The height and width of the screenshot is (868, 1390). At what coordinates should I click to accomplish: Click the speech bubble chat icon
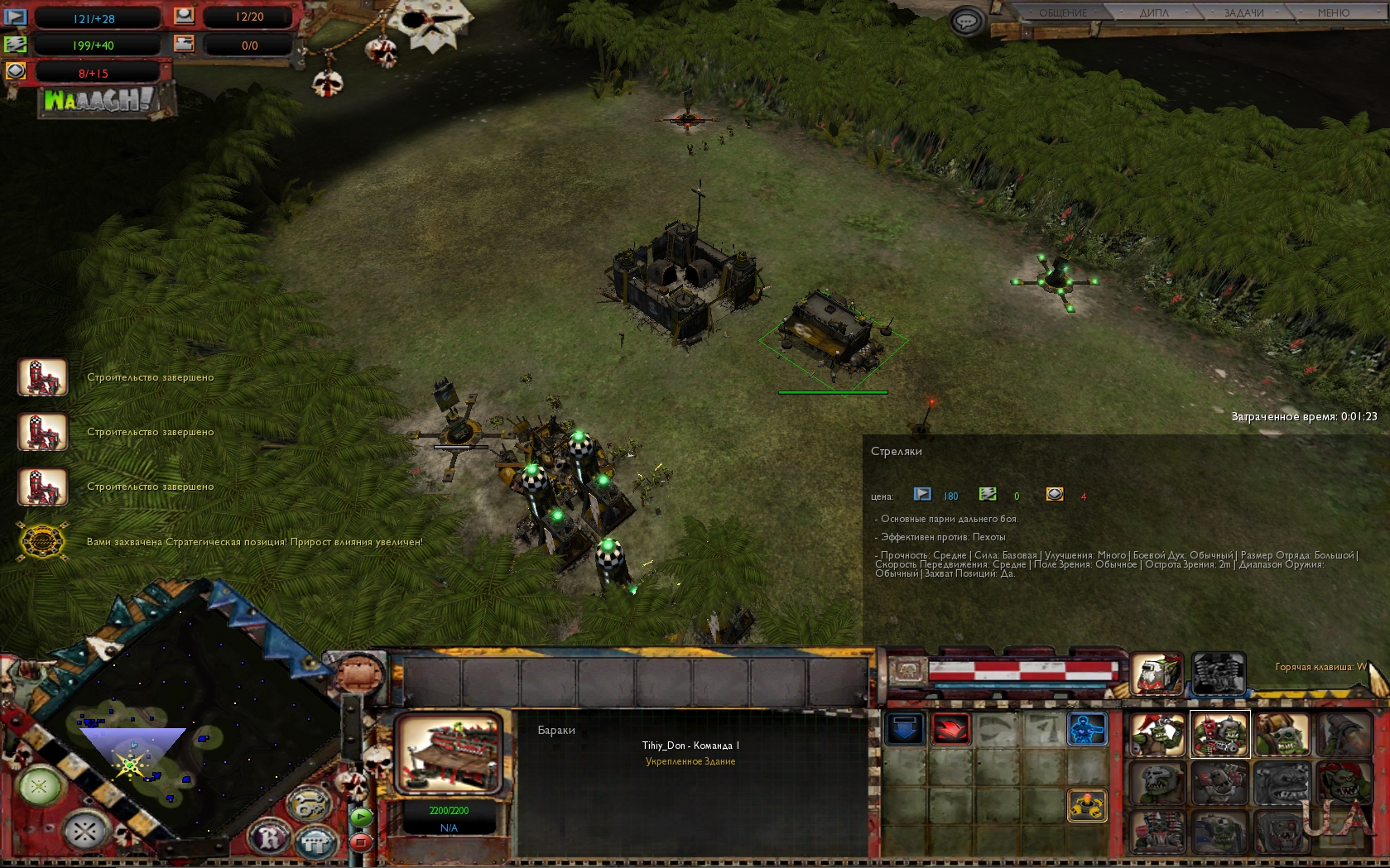(x=965, y=21)
